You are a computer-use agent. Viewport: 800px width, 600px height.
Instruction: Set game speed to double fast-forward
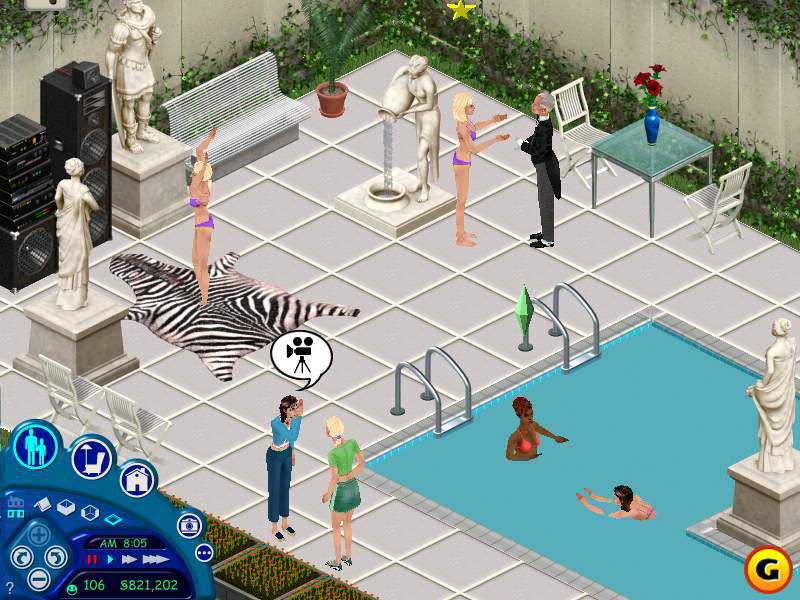pyautogui.click(x=129, y=559)
